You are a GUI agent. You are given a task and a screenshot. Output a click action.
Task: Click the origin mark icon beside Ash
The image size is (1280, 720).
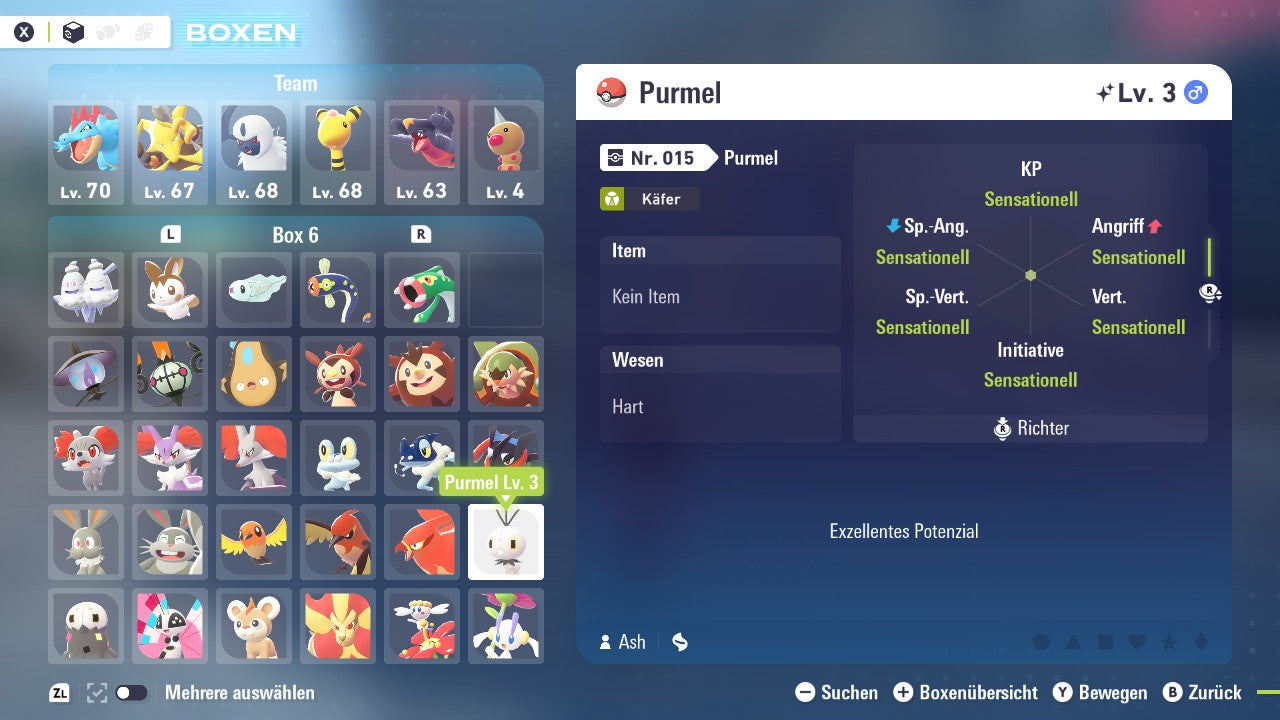pyautogui.click(x=680, y=642)
